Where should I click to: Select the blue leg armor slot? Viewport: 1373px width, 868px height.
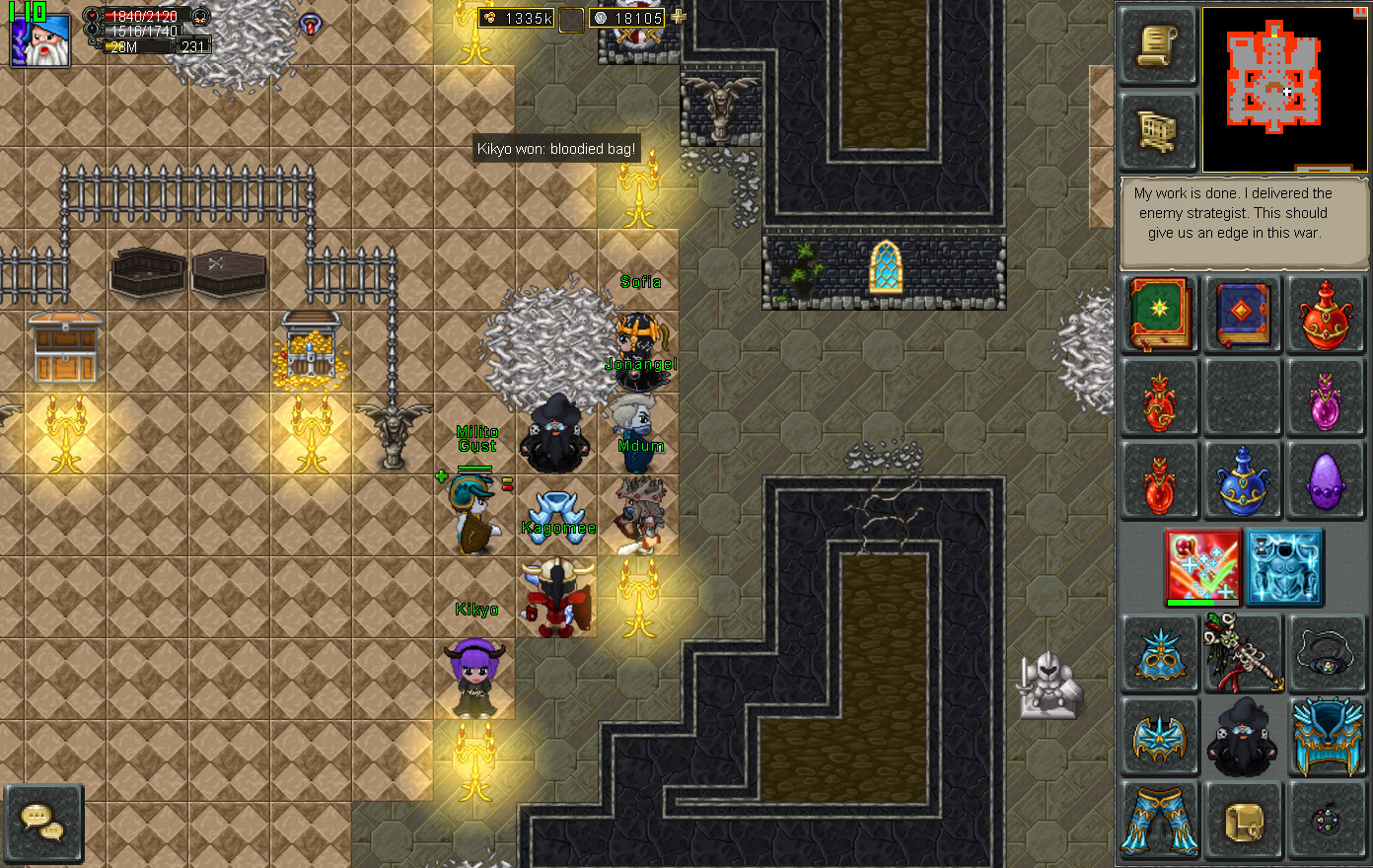coord(1159,821)
